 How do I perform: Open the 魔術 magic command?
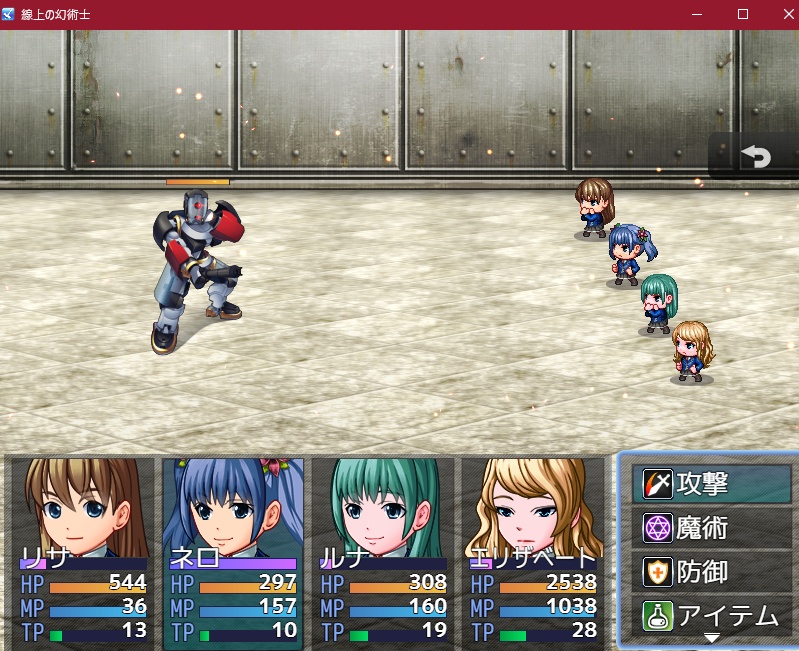coord(712,528)
